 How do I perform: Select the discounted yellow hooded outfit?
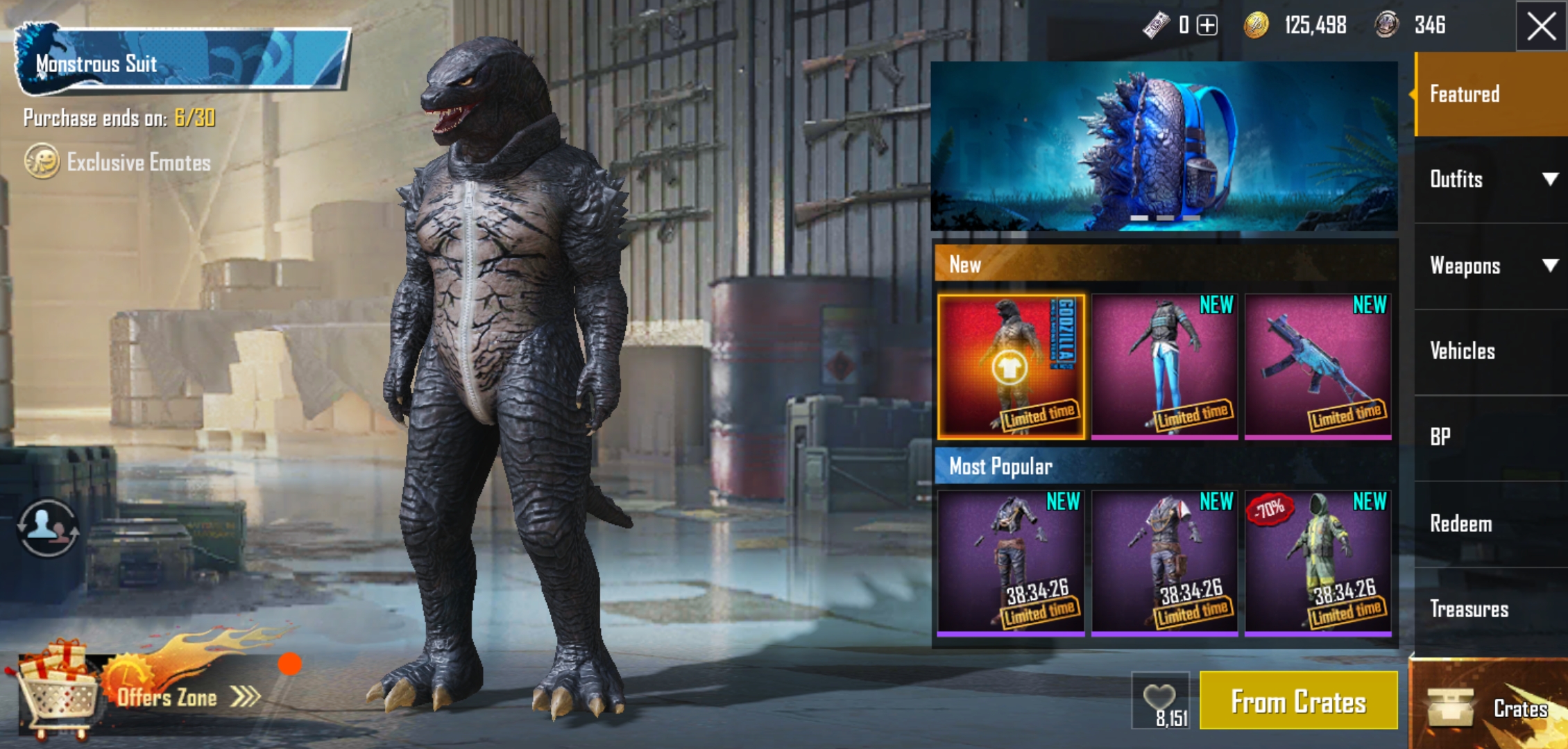(1318, 563)
